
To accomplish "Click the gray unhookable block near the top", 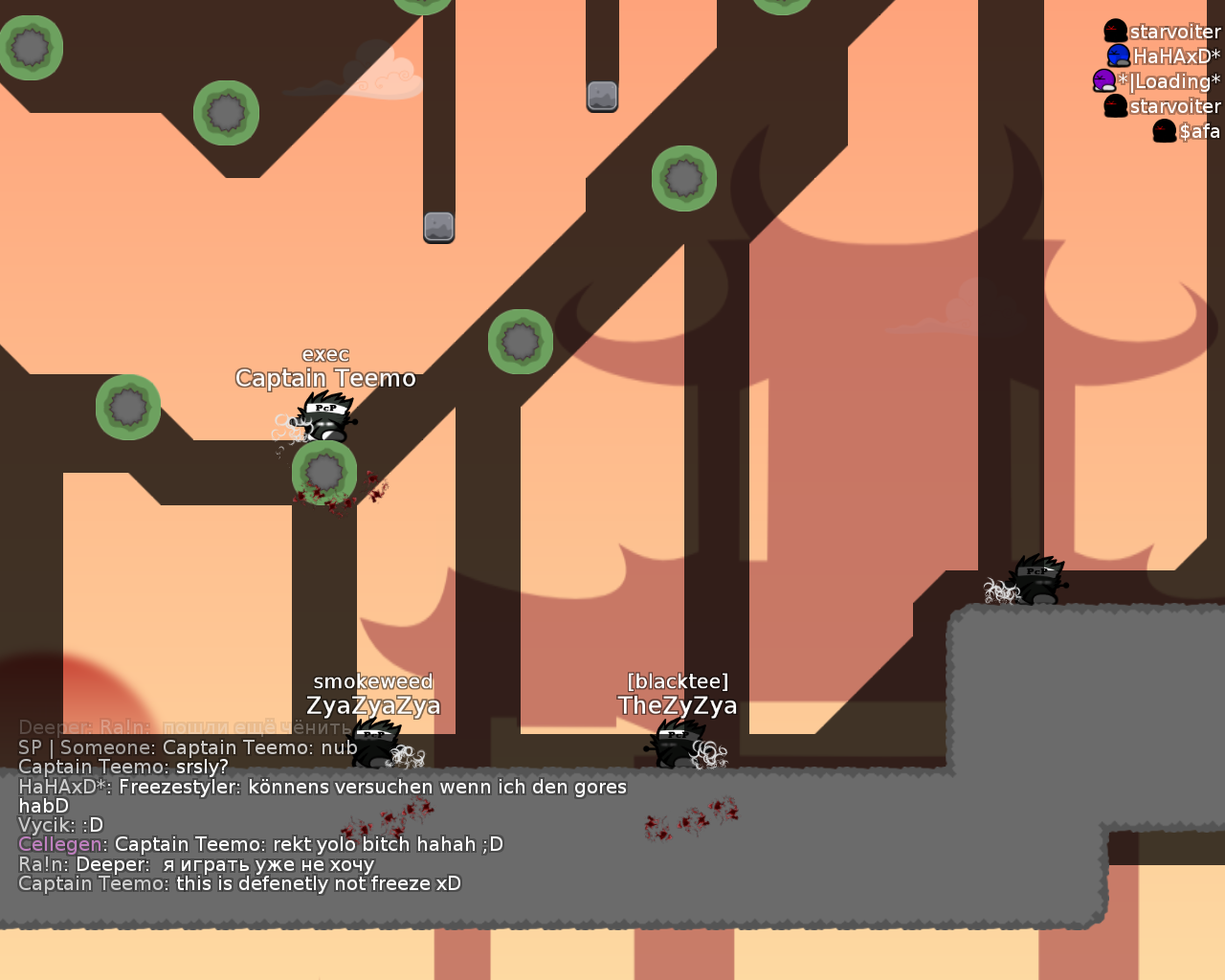I will [601, 98].
